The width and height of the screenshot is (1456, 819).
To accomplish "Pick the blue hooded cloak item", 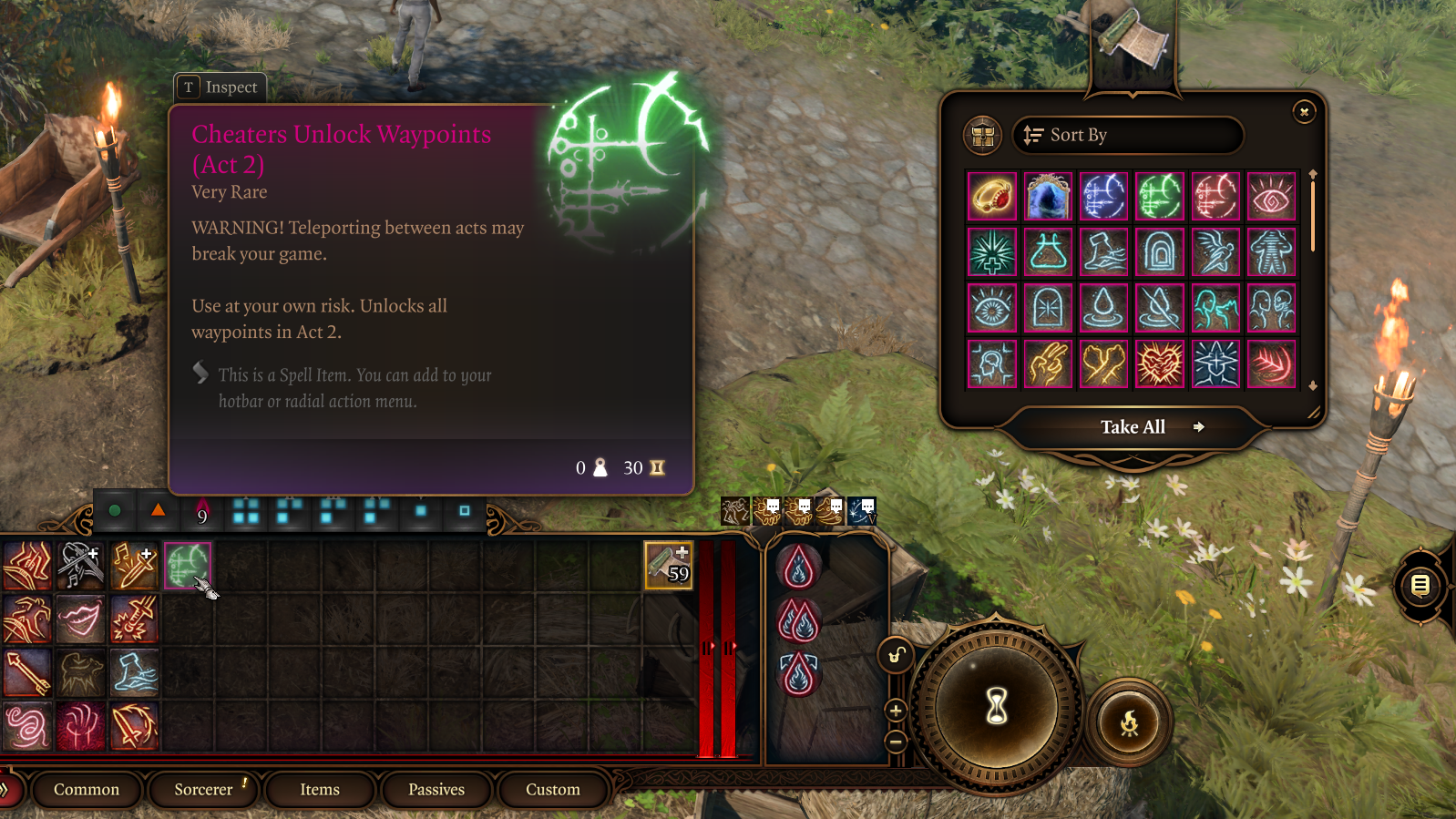I will click(1048, 197).
